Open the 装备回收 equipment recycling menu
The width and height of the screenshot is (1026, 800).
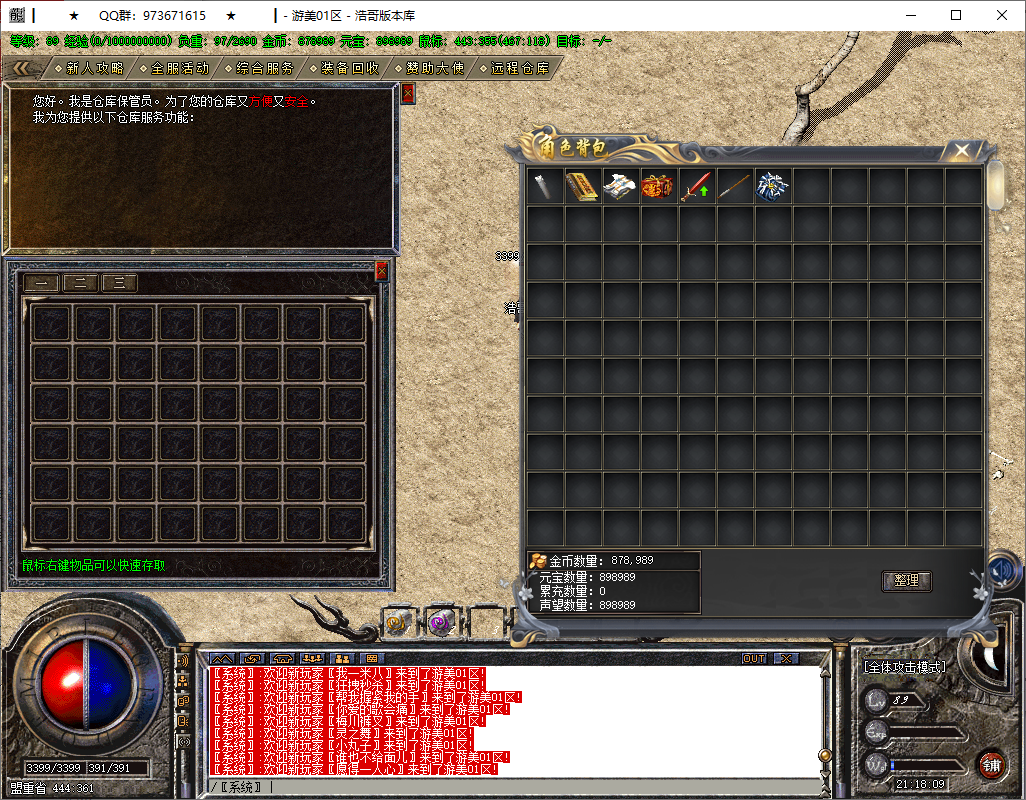(350, 68)
